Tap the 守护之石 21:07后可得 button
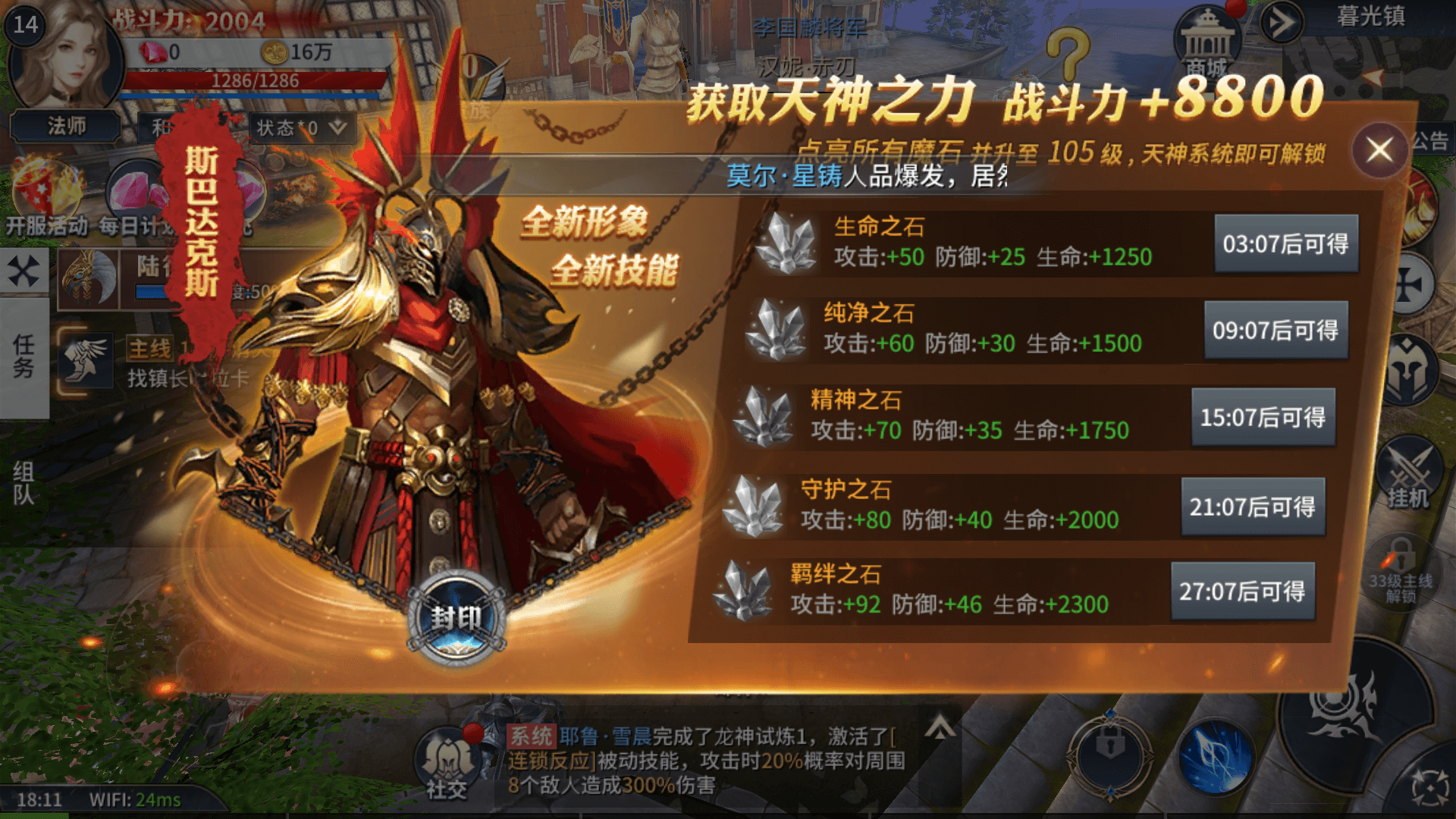The width and height of the screenshot is (1456, 819). pyautogui.click(x=1253, y=507)
